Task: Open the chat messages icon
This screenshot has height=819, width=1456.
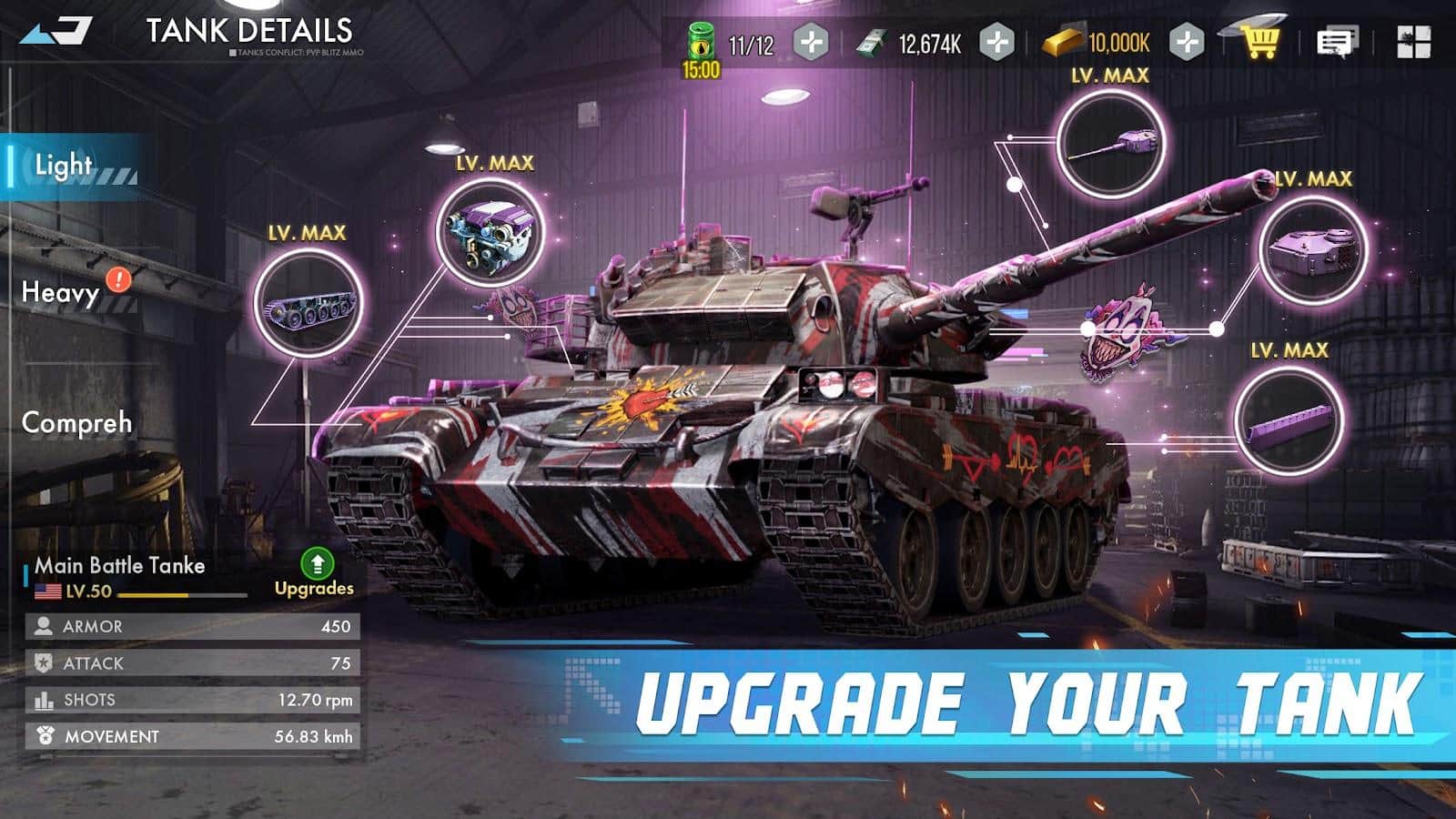Action: point(1337,42)
